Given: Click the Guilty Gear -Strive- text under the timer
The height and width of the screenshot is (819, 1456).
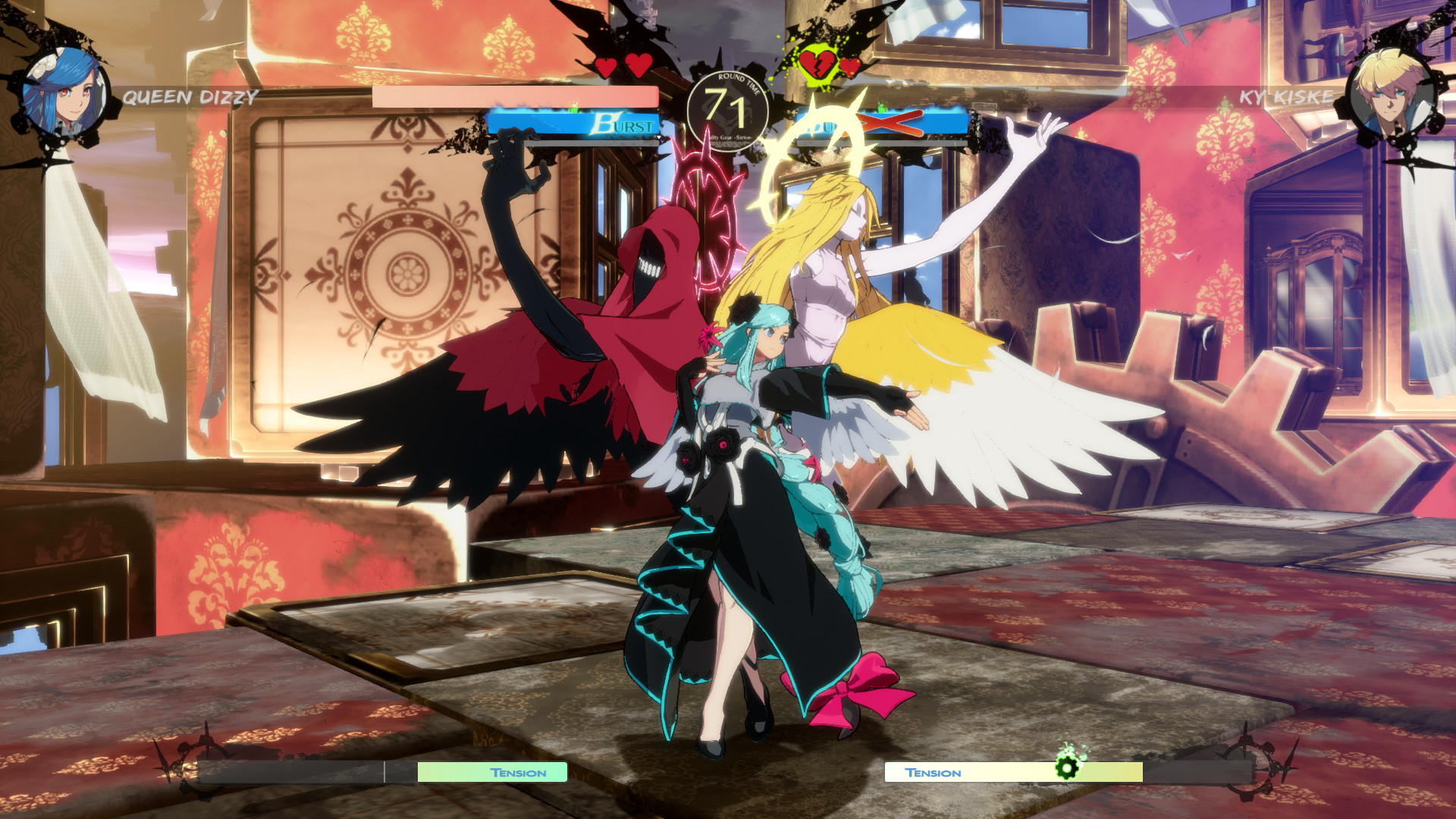Looking at the screenshot, I should pos(728,136).
